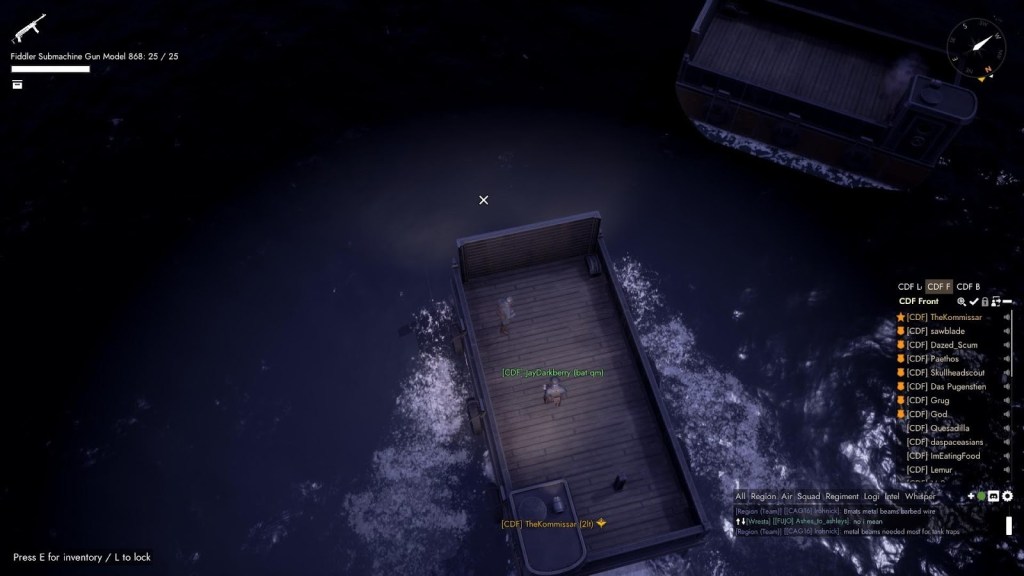Switch chat to the Squad channel
The height and width of the screenshot is (576, 1024).
808,496
